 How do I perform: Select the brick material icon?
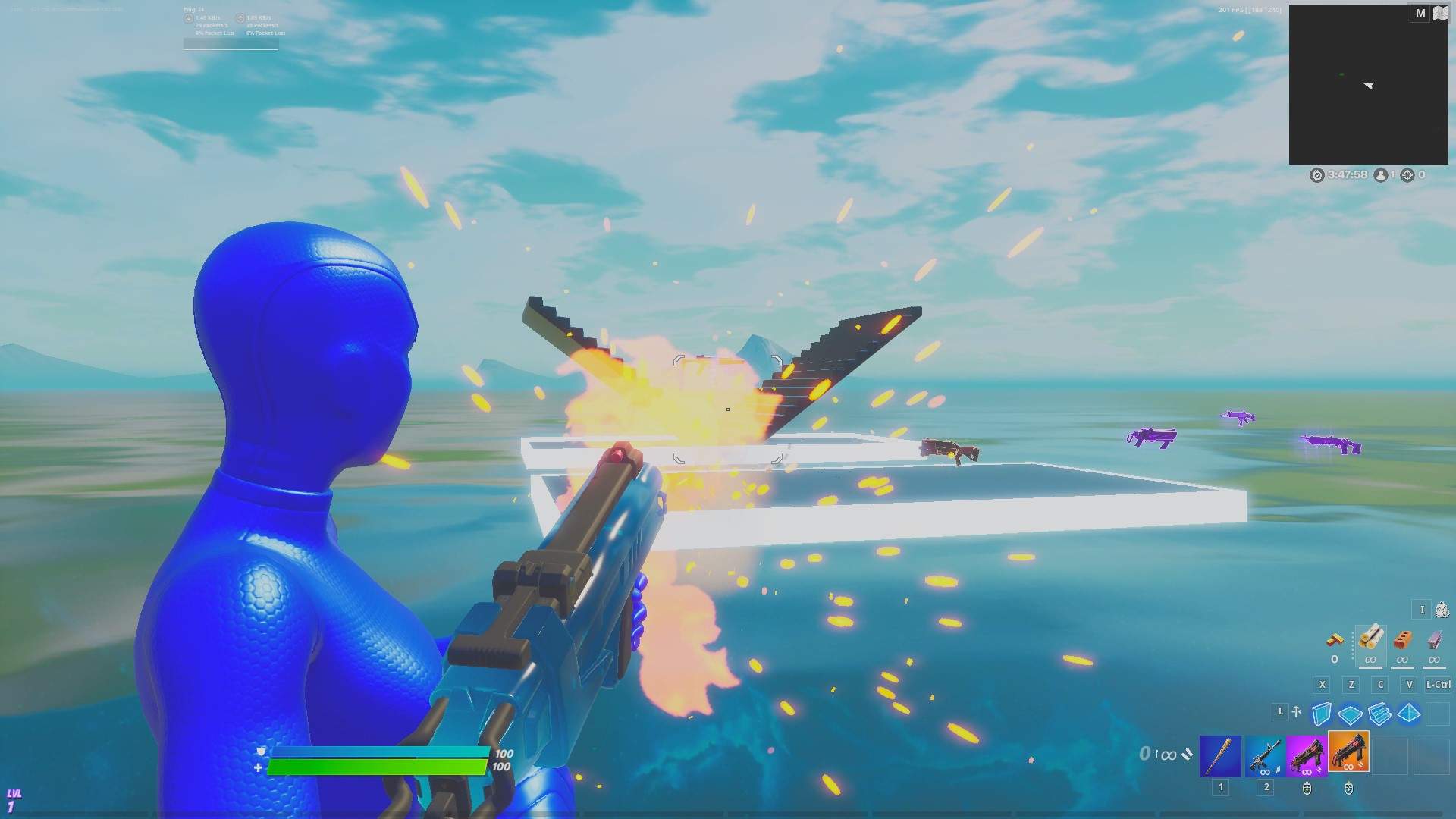point(1402,641)
